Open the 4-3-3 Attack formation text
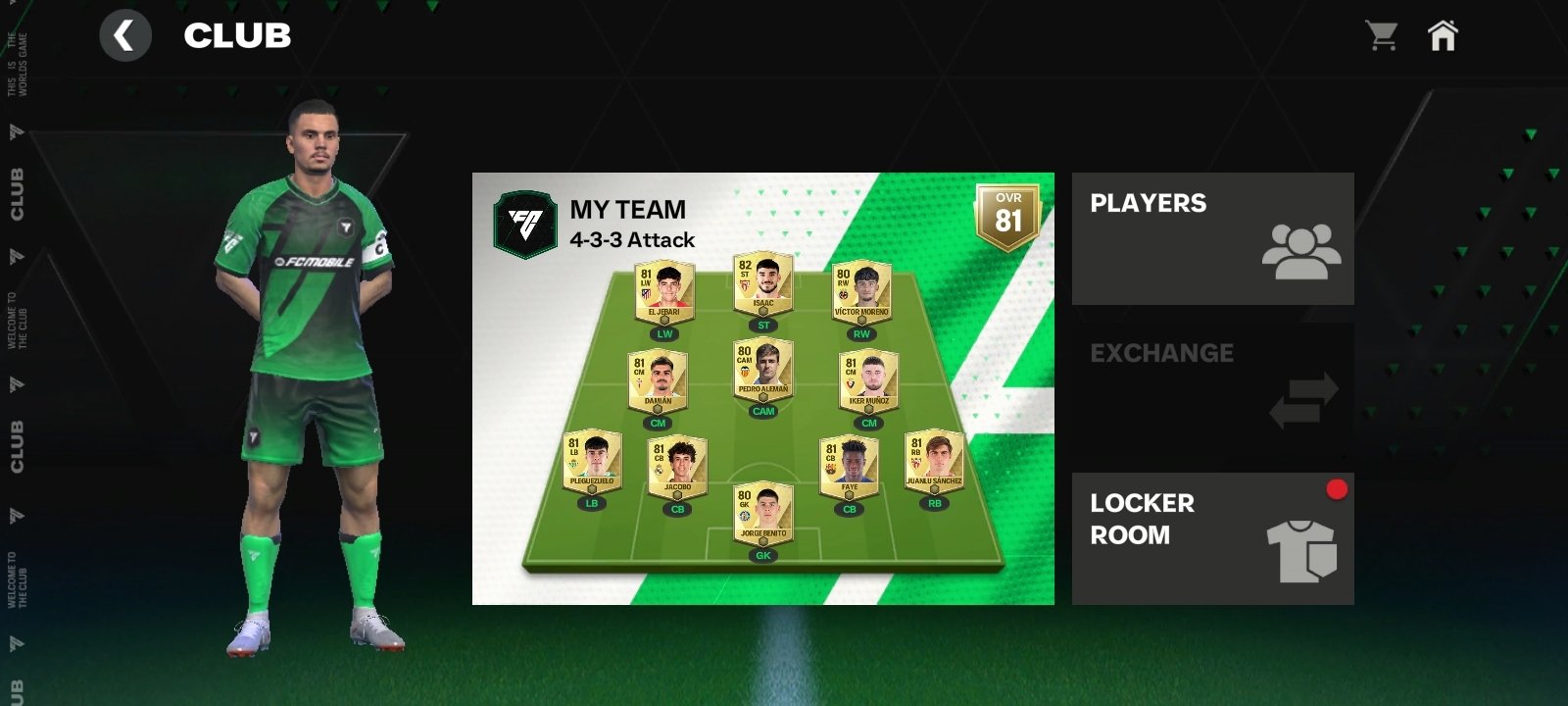 pos(634,238)
